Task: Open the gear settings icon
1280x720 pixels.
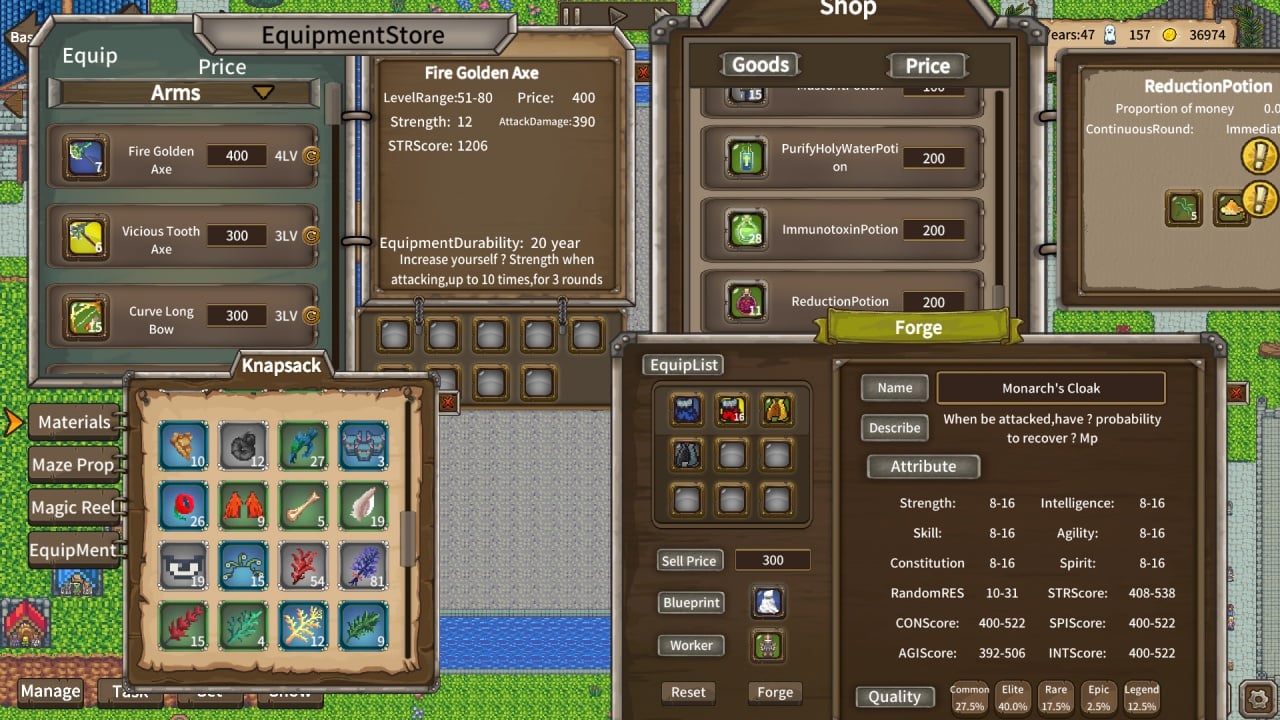Action: 1256,696
